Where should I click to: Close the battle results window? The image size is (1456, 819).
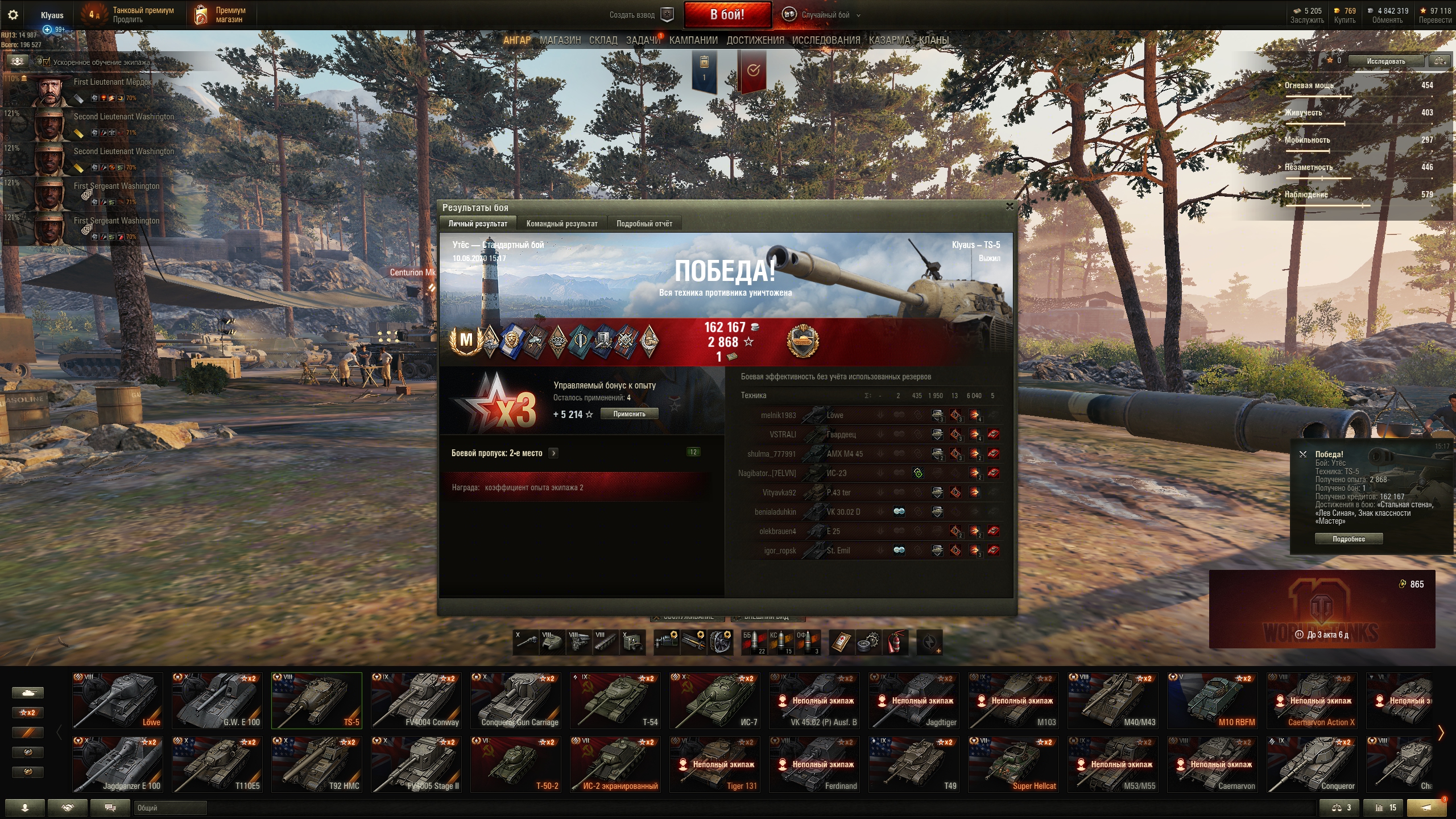[1010, 206]
